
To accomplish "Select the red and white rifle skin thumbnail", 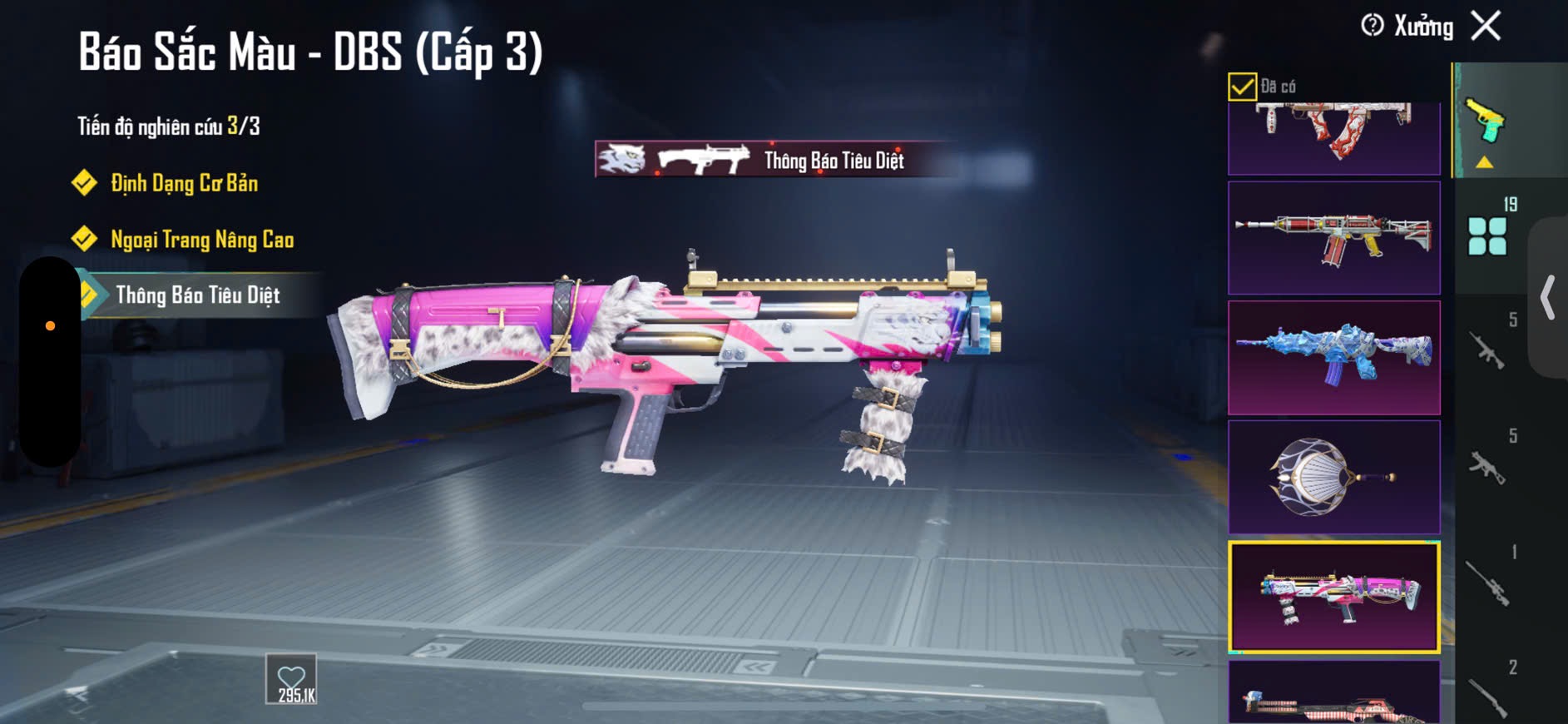I will pyautogui.click(x=1334, y=238).
